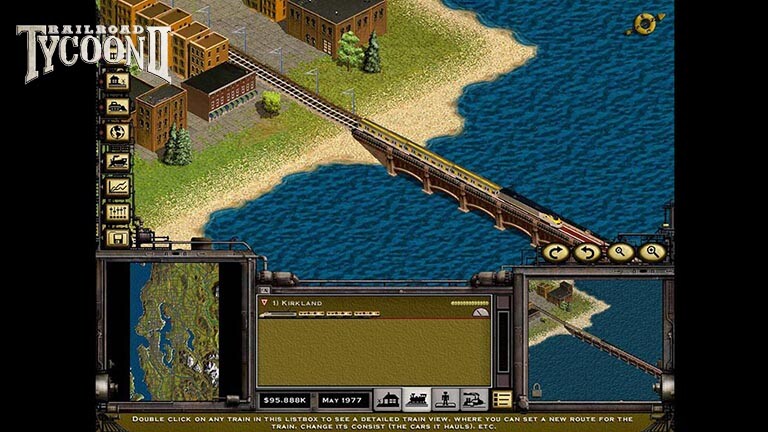
Task: Zoom out with the small magnifier
Action: [620, 253]
